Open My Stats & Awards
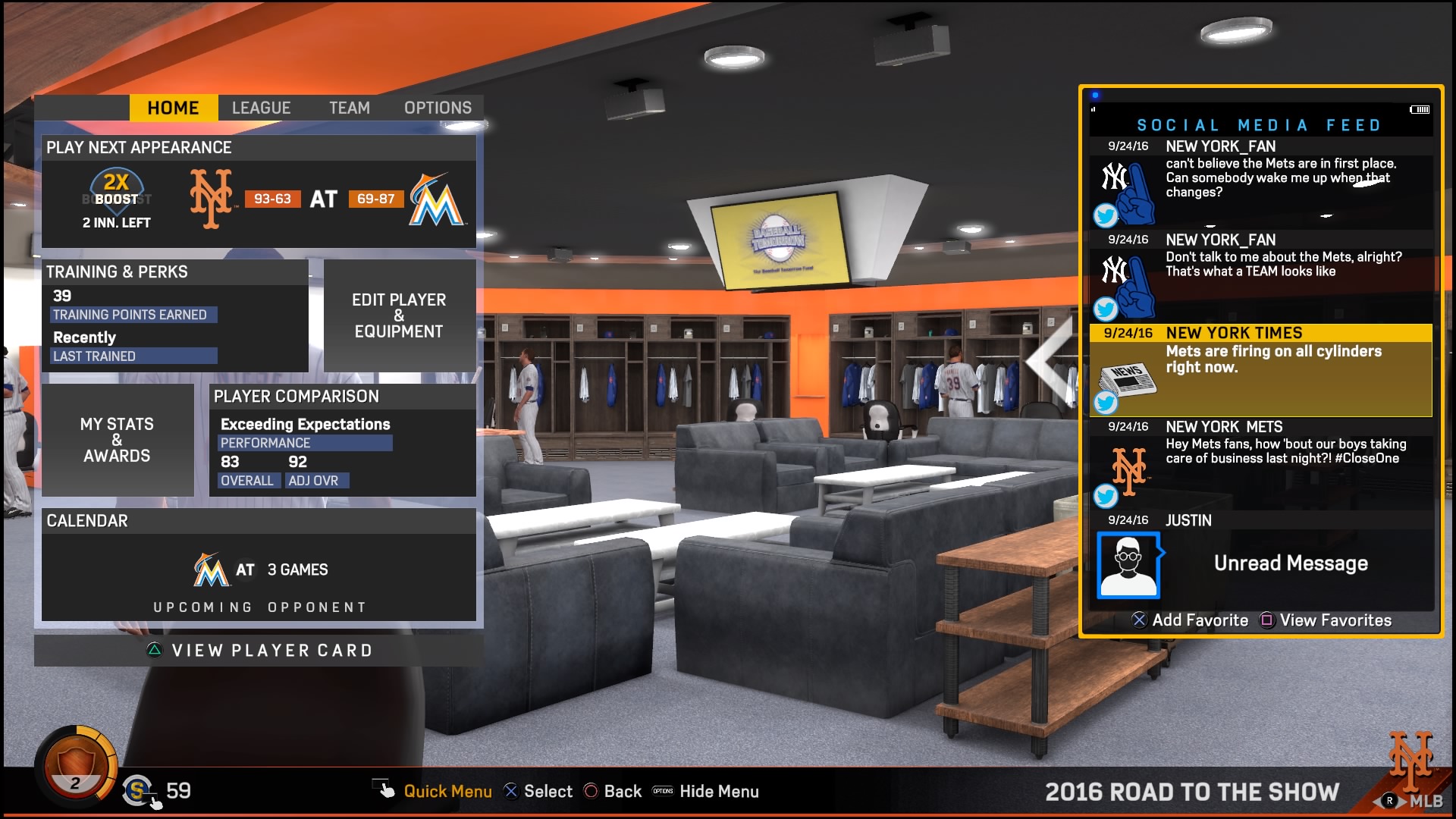 pos(118,440)
